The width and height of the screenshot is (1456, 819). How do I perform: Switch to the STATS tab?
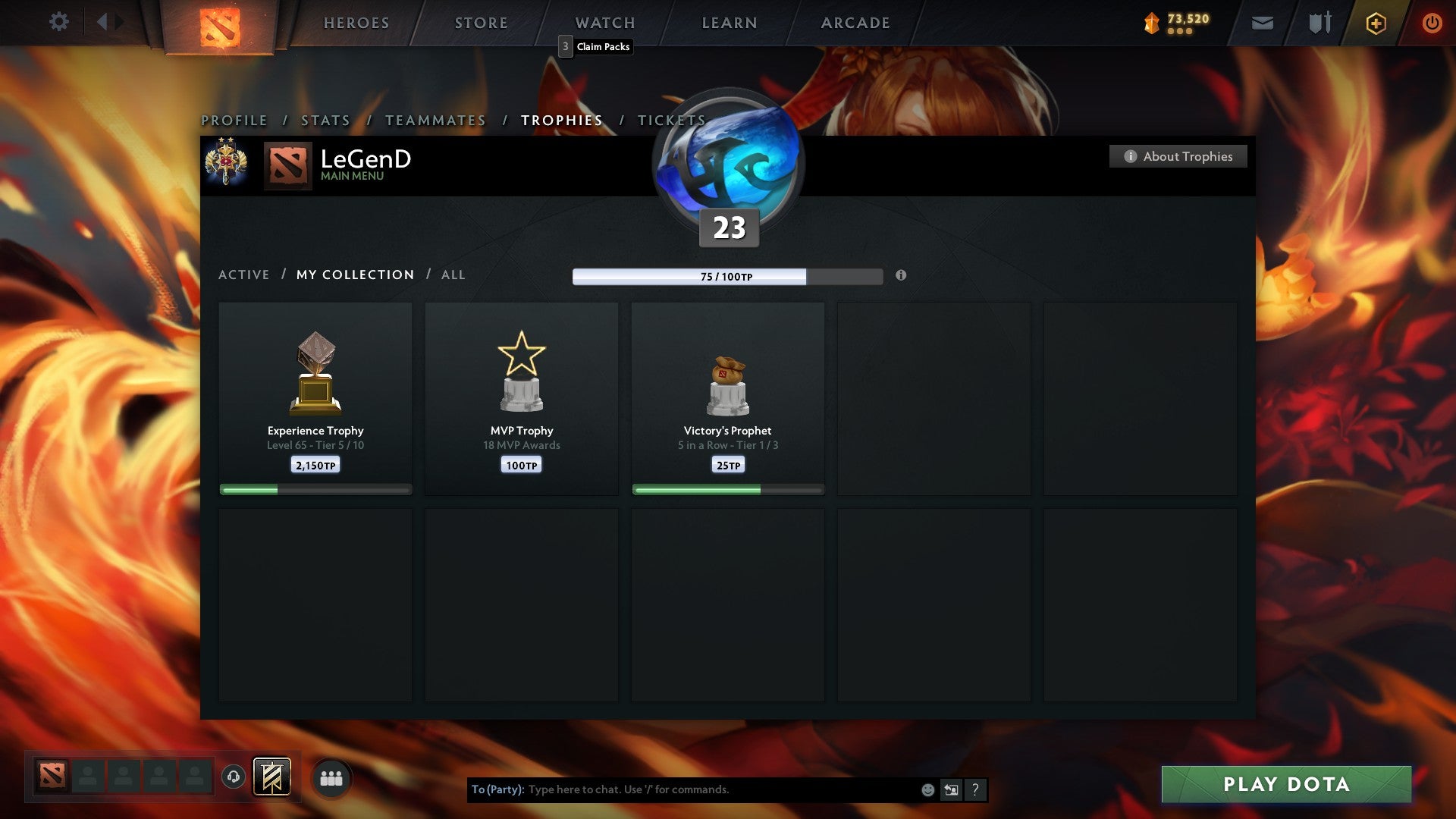tap(325, 120)
